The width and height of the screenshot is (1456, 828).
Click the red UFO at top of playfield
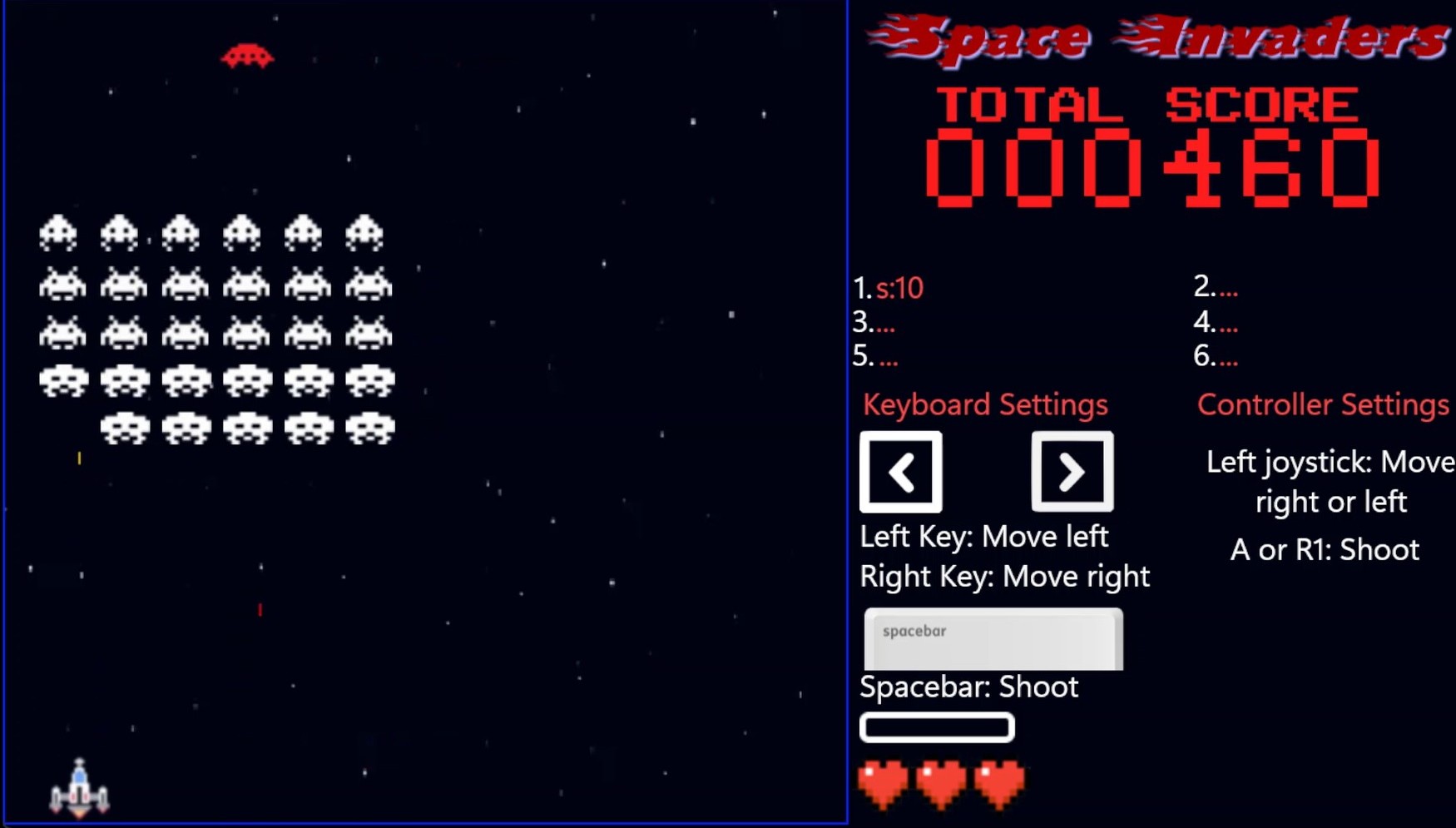[247, 56]
